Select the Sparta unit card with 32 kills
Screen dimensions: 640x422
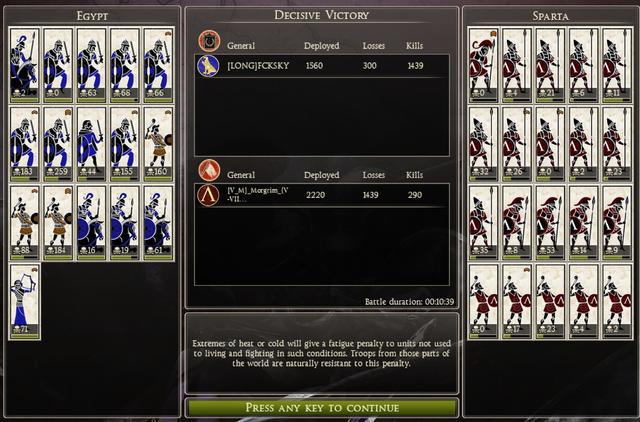(484, 142)
